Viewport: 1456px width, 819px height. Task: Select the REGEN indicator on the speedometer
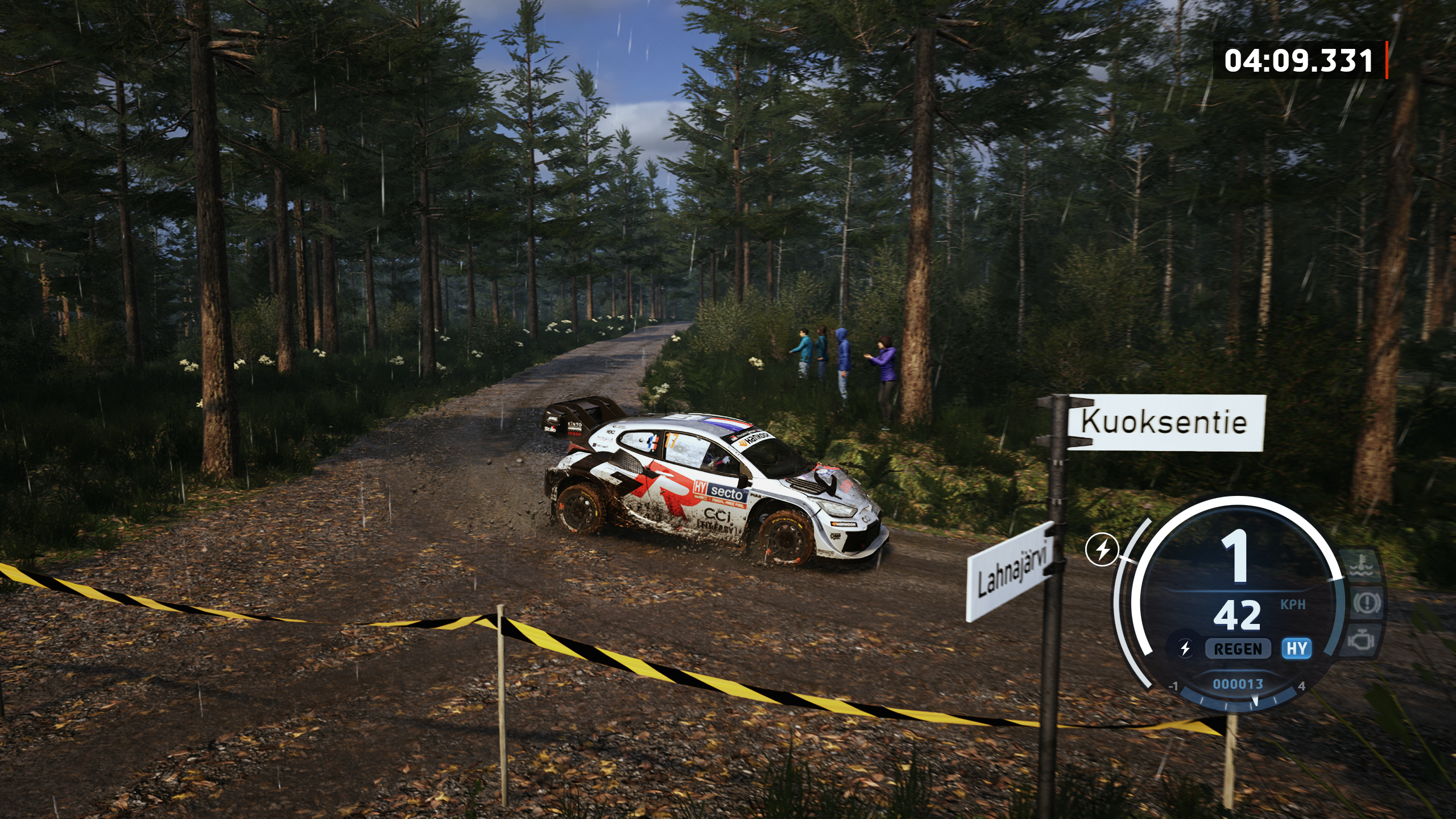point(1238,649)
